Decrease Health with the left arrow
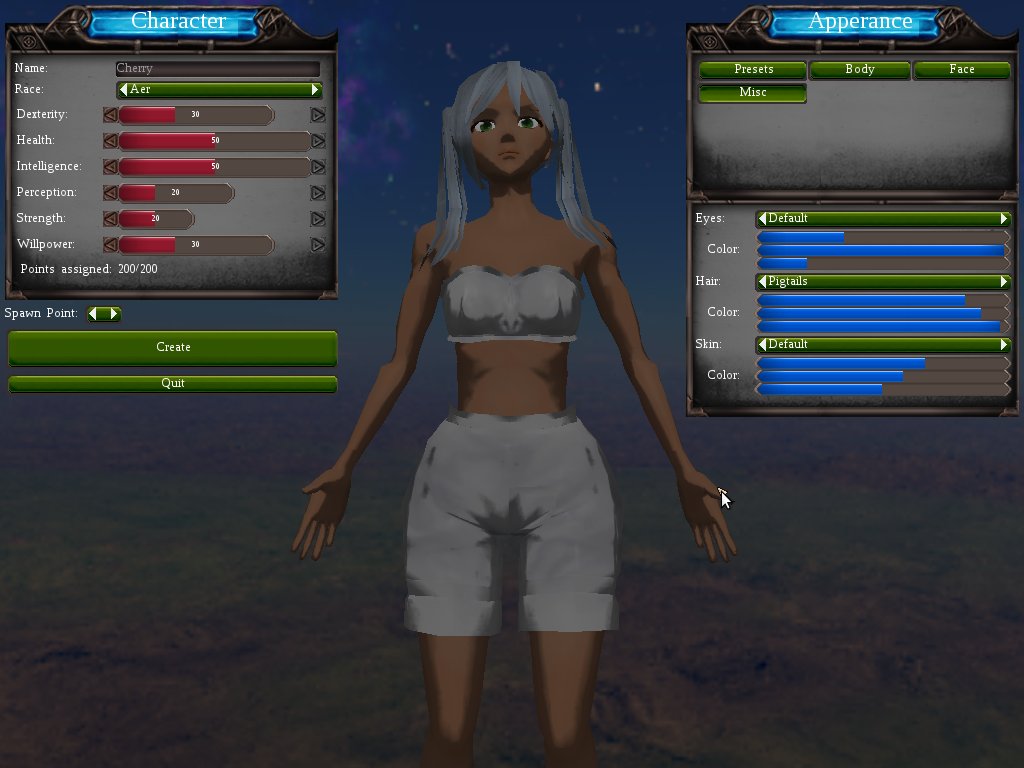Image resolution: width=1024 pixels, height=768 pixels. click(x=110, y=141)
